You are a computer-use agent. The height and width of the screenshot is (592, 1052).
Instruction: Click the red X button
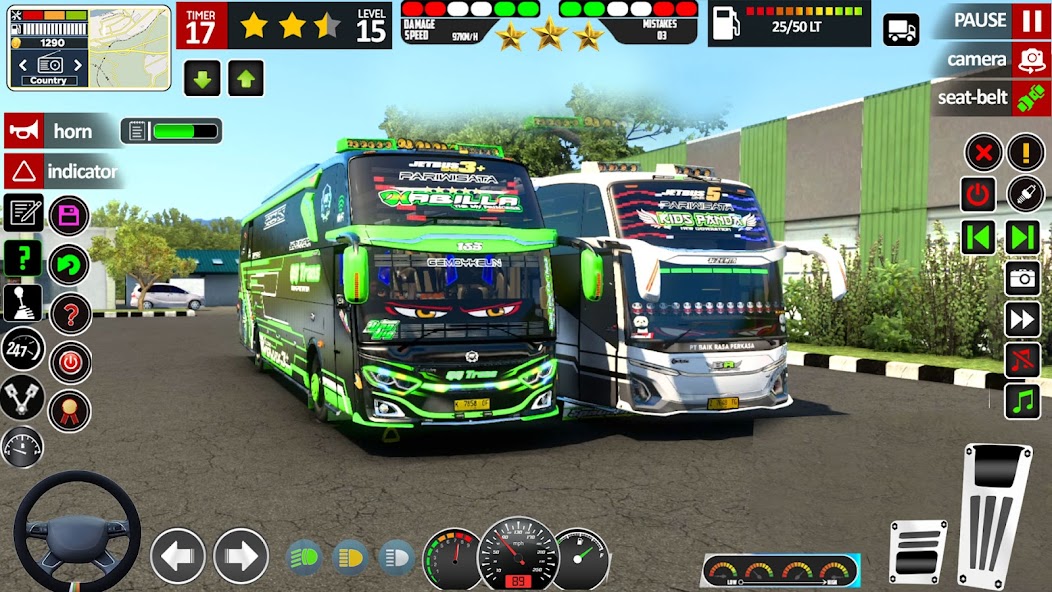pos(983,153)
